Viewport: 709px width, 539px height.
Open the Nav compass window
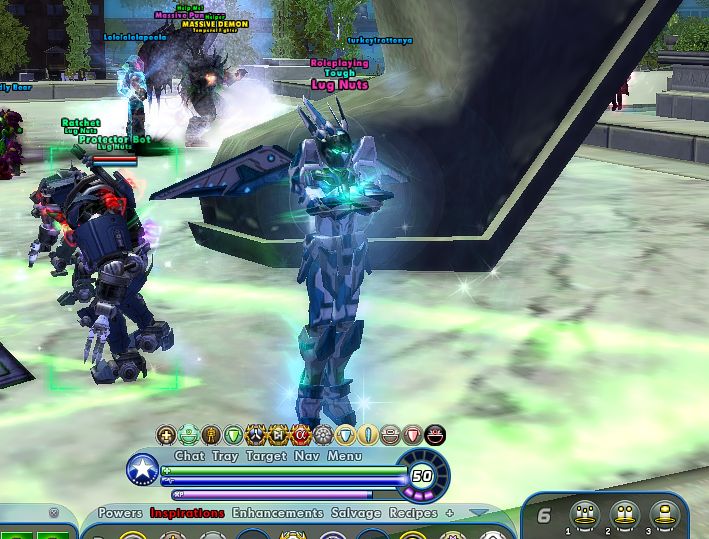point(307,456)
